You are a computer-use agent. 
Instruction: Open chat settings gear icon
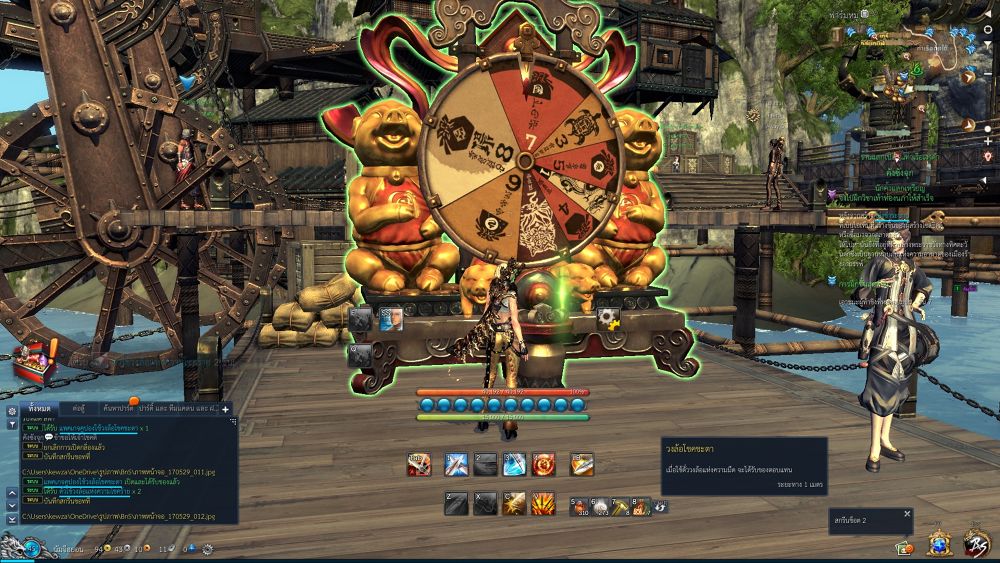[x=12, y=411]
